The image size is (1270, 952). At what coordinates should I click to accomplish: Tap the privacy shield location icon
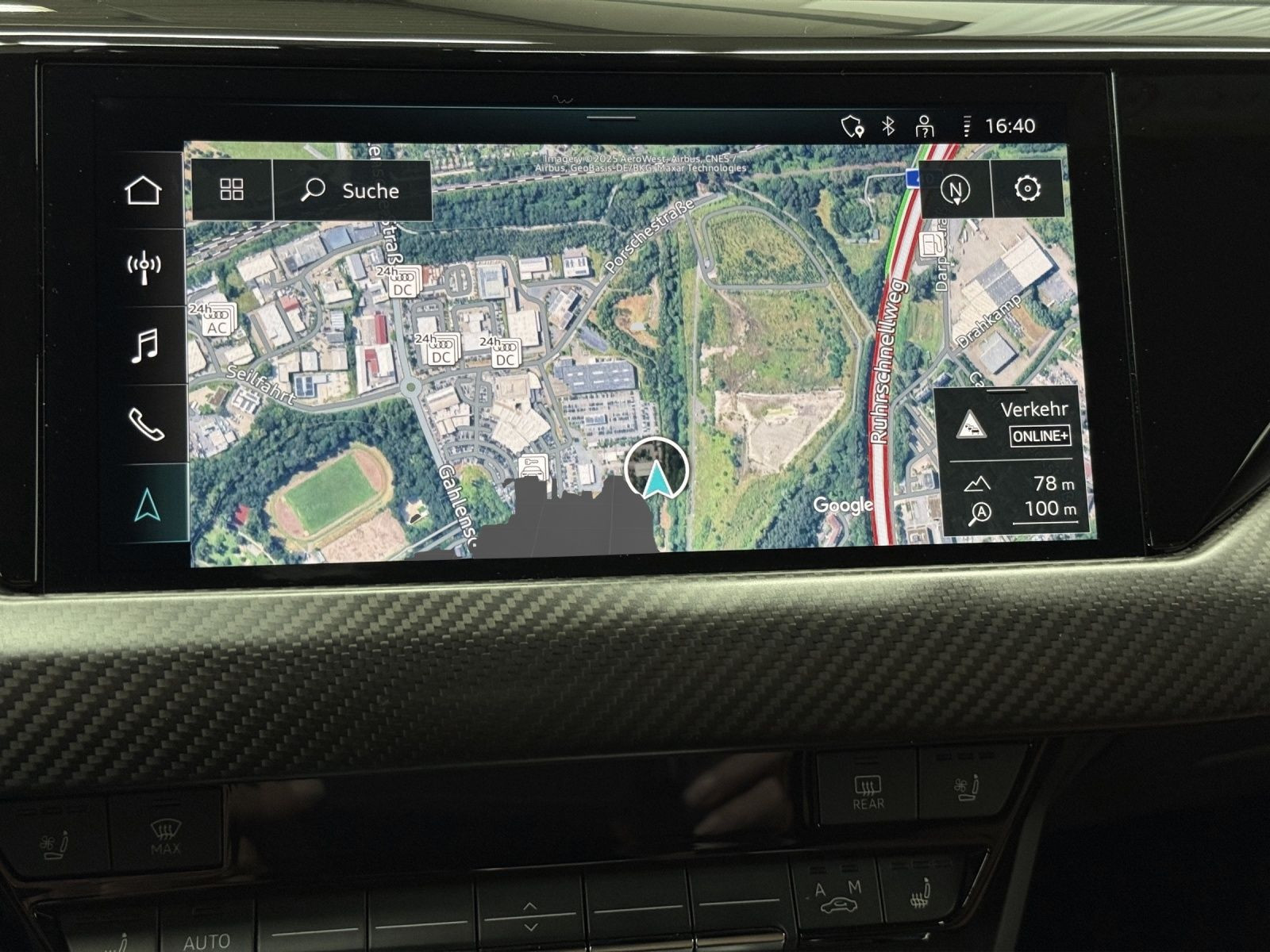tap(852, 126)
